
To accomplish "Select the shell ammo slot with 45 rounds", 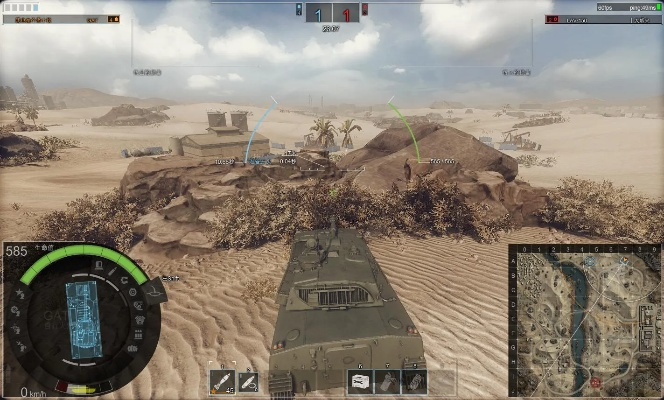I will pyautogui.click(x=222, y=381).
